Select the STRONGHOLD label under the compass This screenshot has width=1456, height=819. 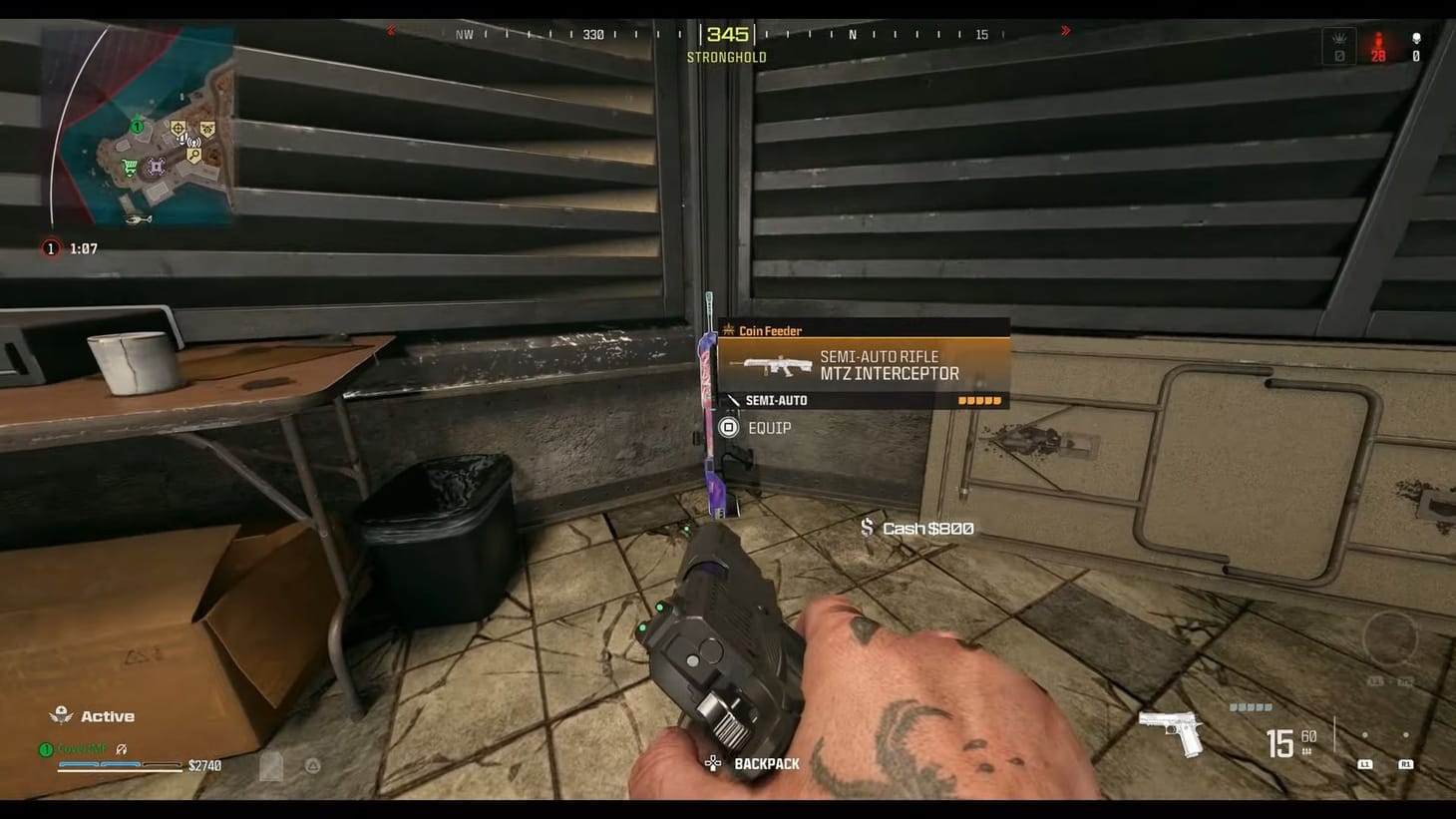[725, 57]
